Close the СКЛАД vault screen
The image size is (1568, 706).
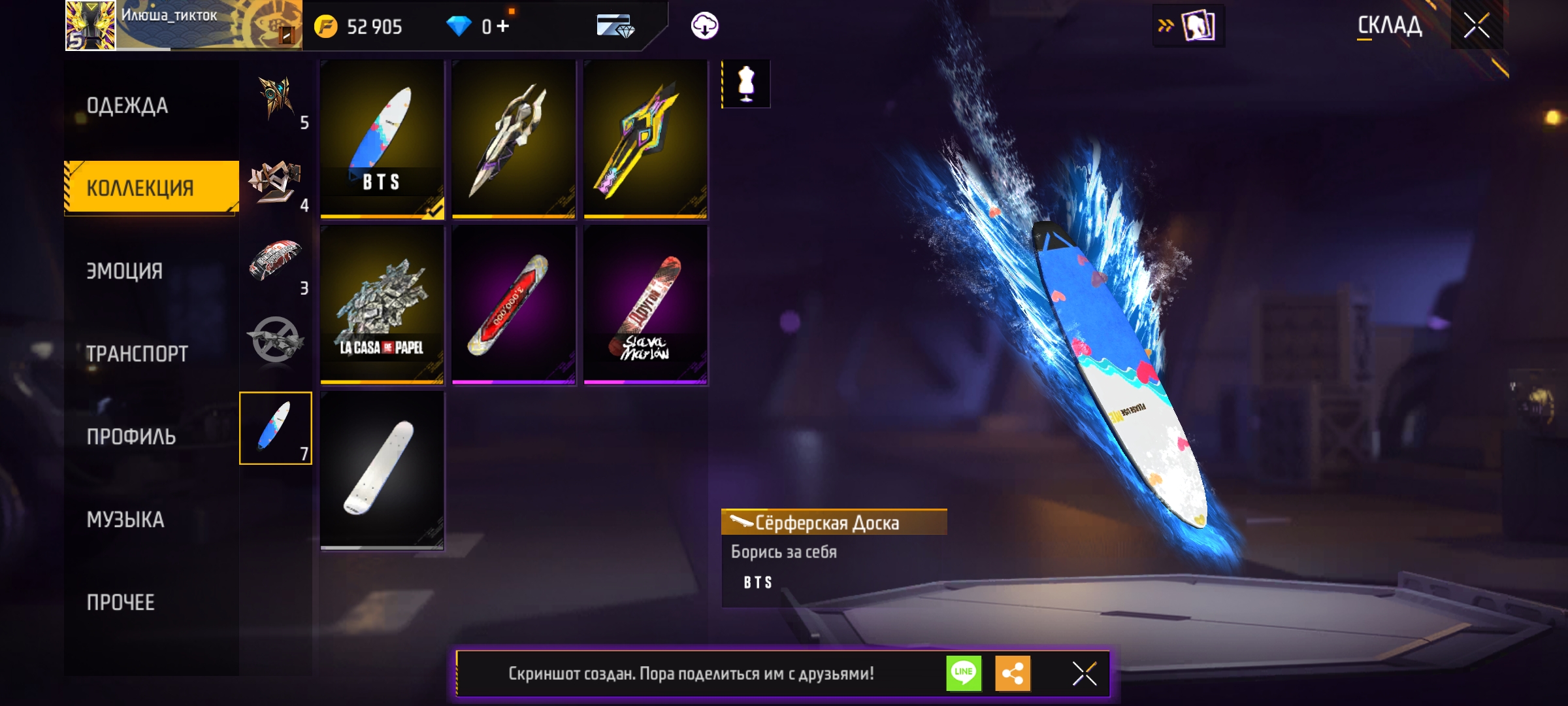[1477, 26]
